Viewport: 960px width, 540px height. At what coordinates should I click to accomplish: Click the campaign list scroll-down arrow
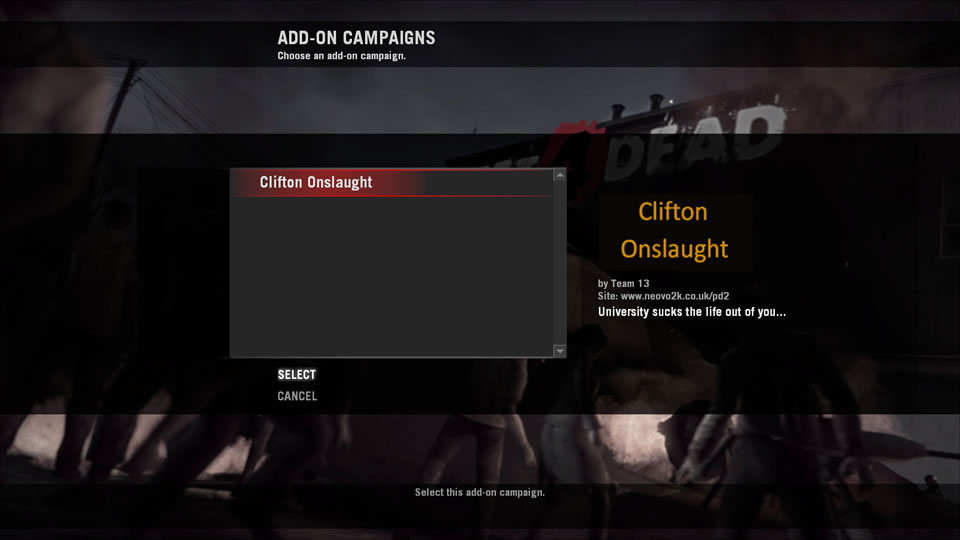pyautogui.click(x=560, y=351)
